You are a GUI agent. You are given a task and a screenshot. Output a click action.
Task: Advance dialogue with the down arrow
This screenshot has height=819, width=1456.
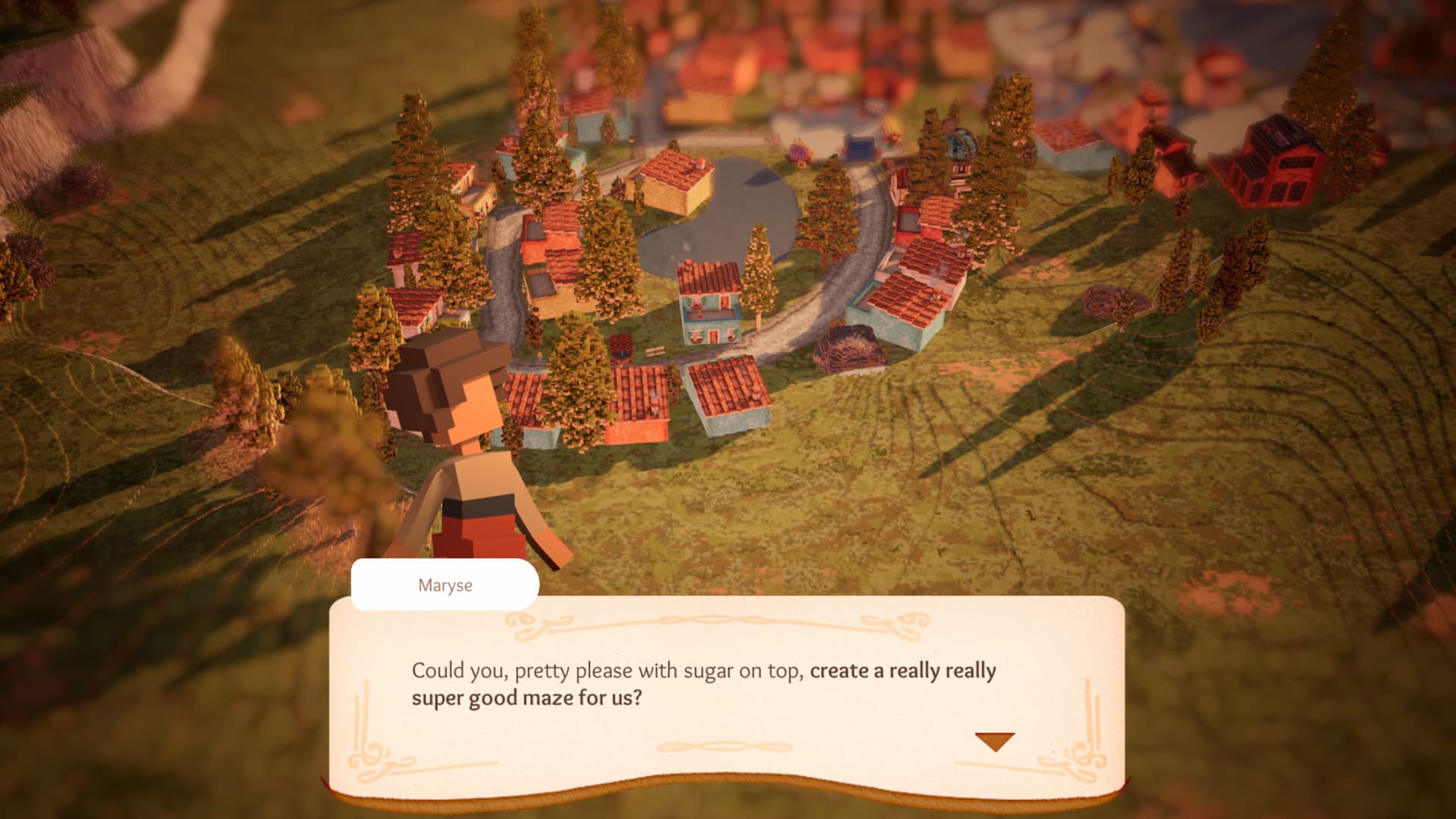pos(994,741)
